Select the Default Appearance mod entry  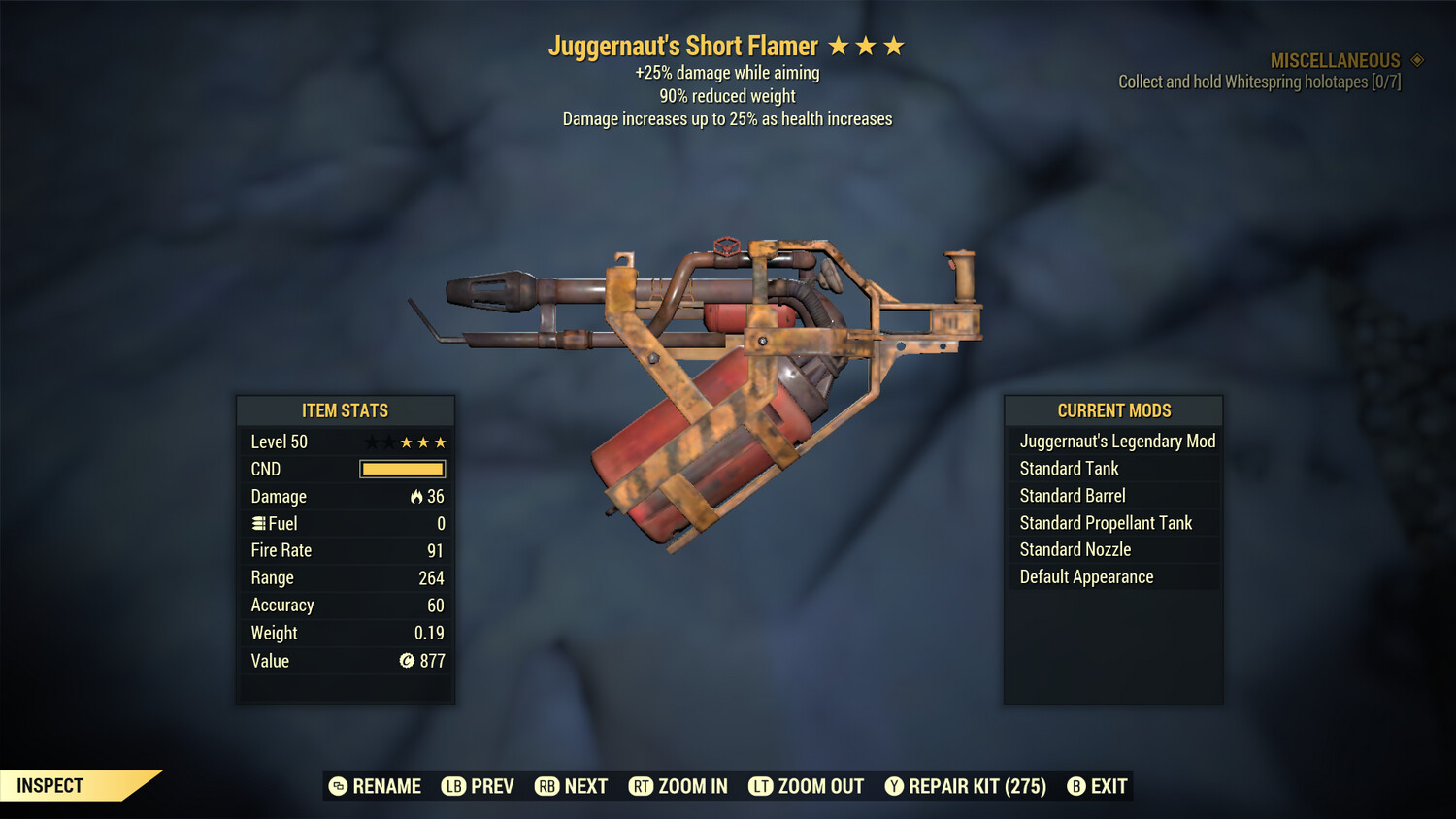point(1085,576)
